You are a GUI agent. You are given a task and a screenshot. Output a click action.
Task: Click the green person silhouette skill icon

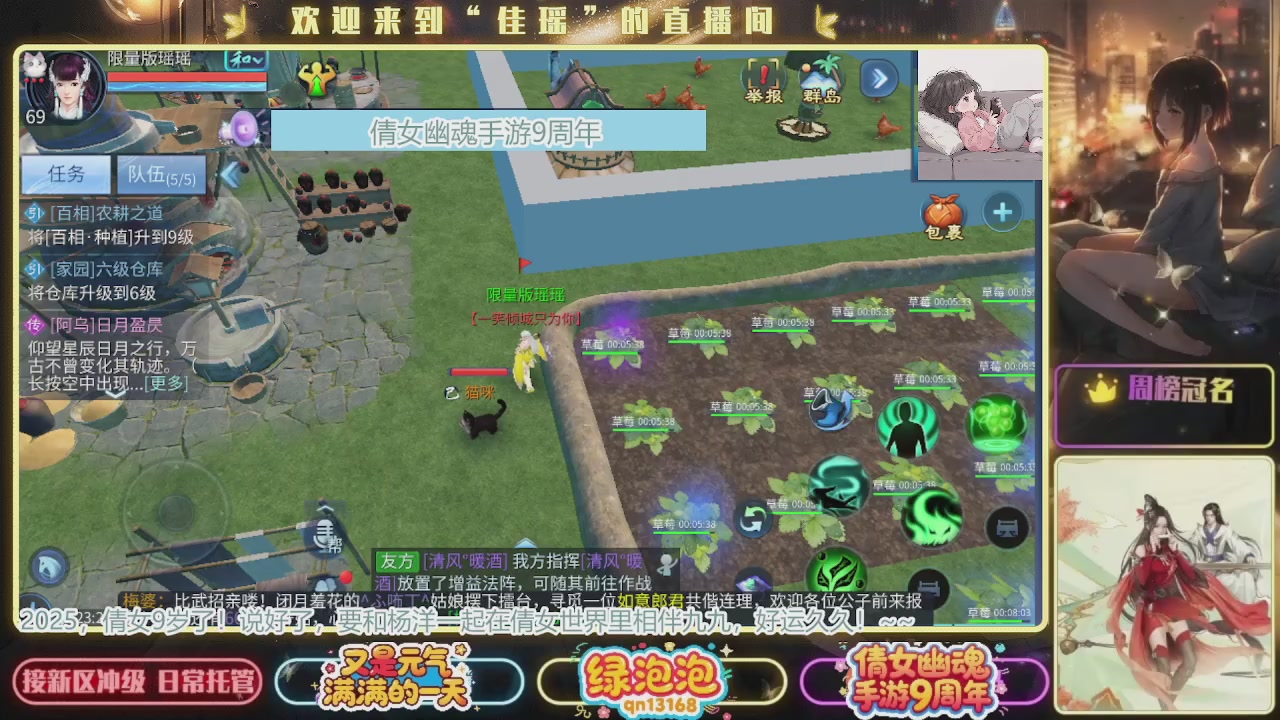[x=907, y=427]
